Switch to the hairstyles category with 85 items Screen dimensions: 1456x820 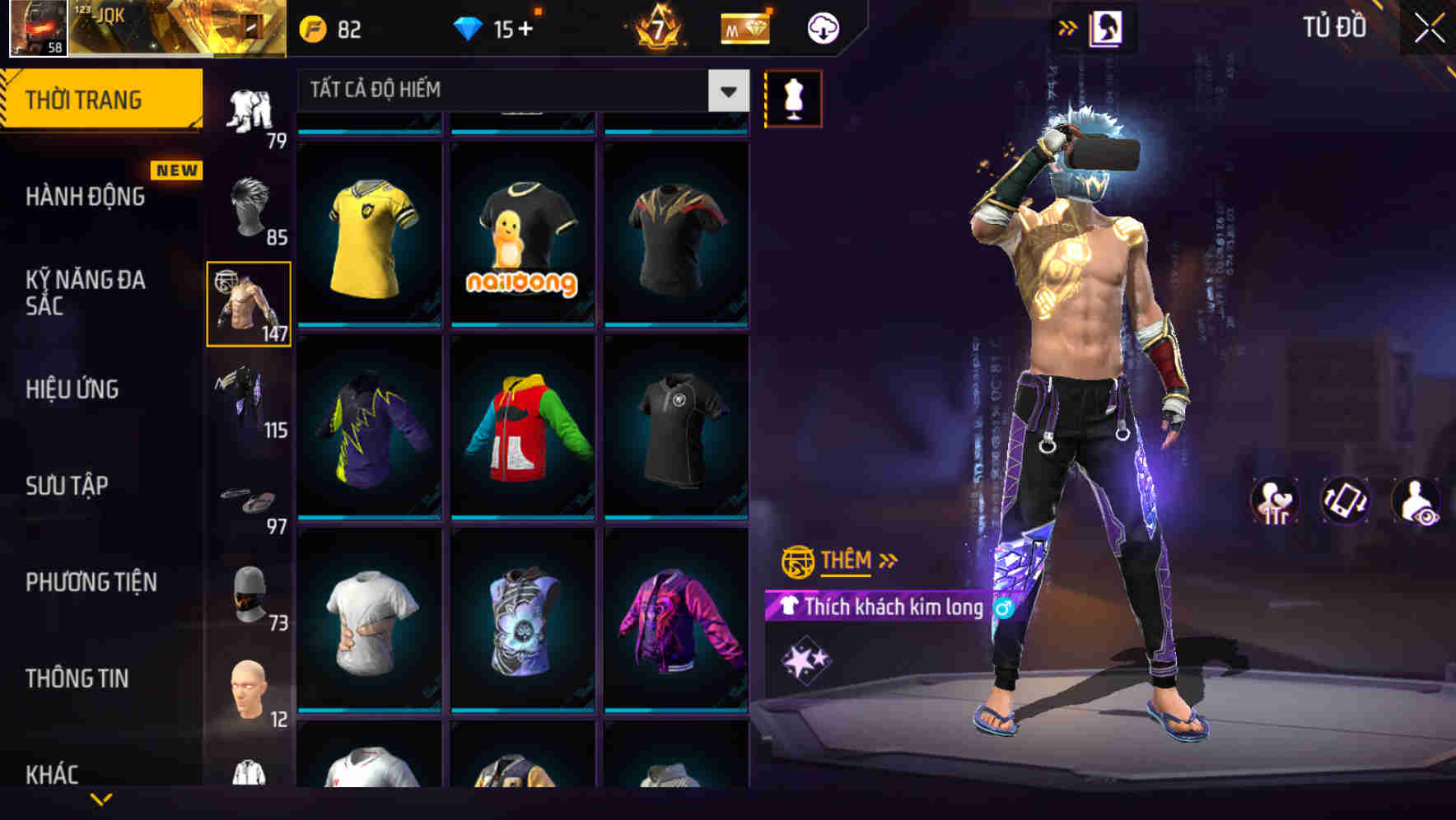click(247, 206)
